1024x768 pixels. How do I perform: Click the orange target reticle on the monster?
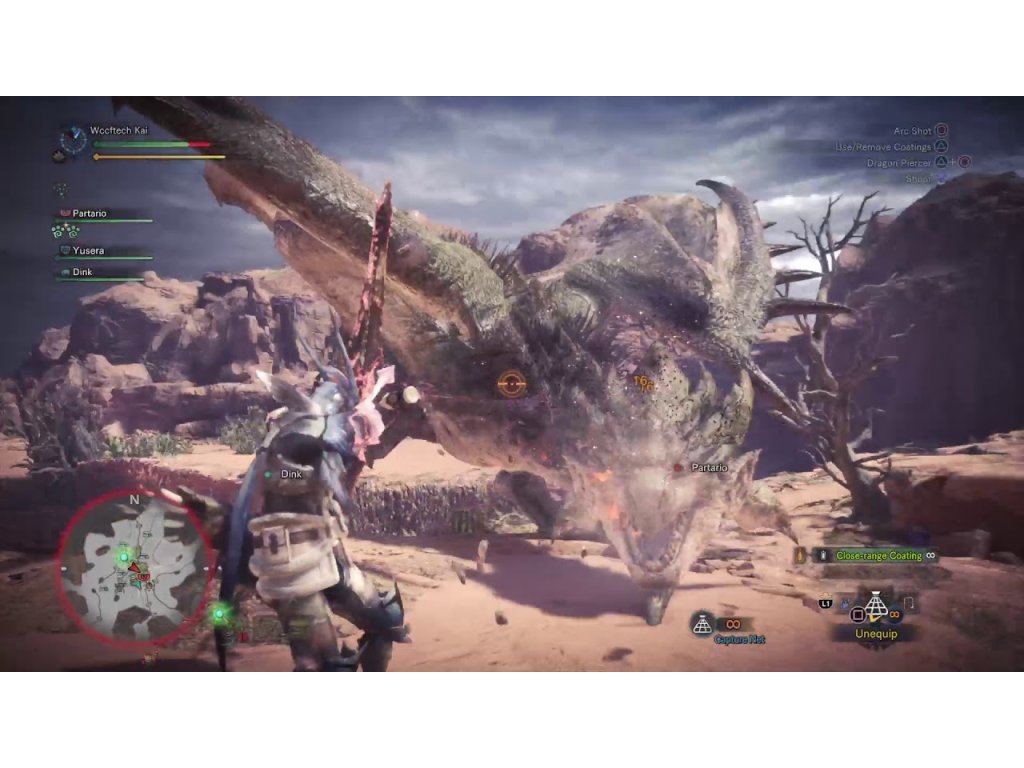coord(510,382)
